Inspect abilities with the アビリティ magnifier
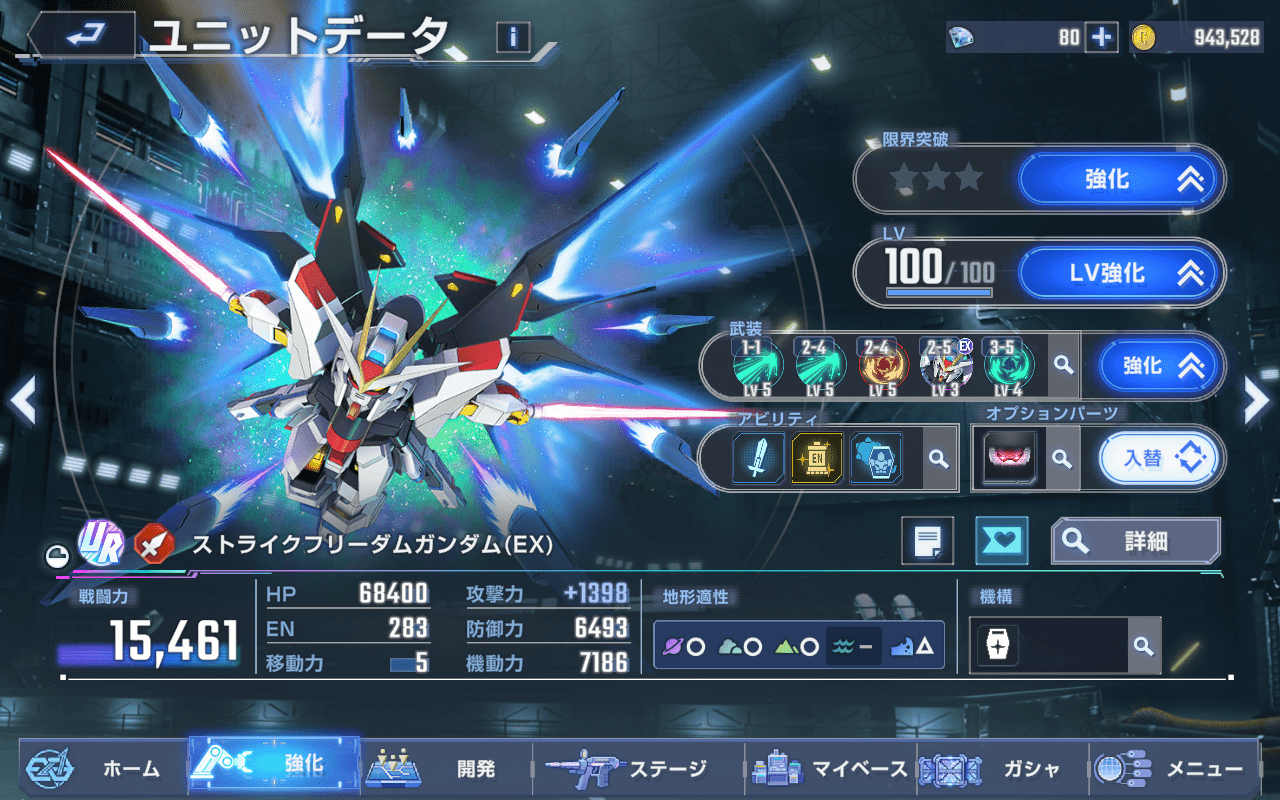This screenshot has height=800, width=1280. click(938, 459)
